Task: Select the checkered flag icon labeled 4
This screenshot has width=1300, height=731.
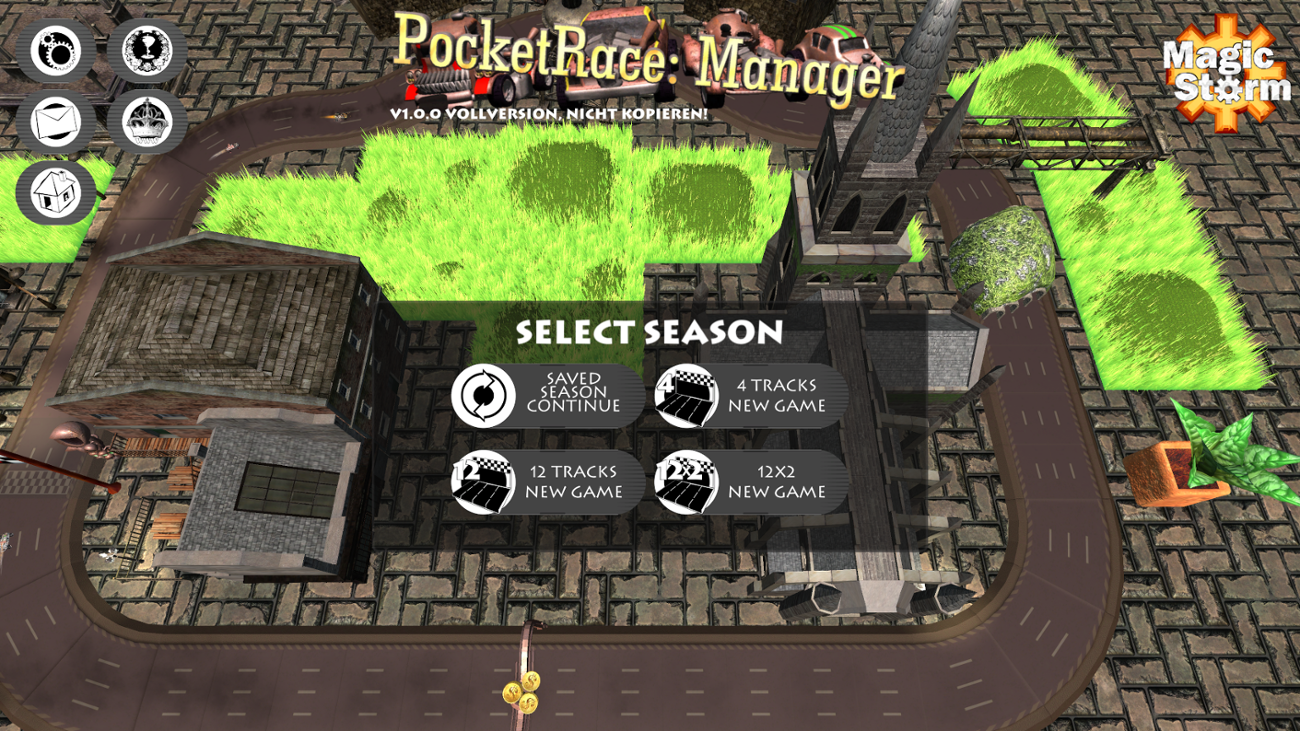Action: coord(686,396)
